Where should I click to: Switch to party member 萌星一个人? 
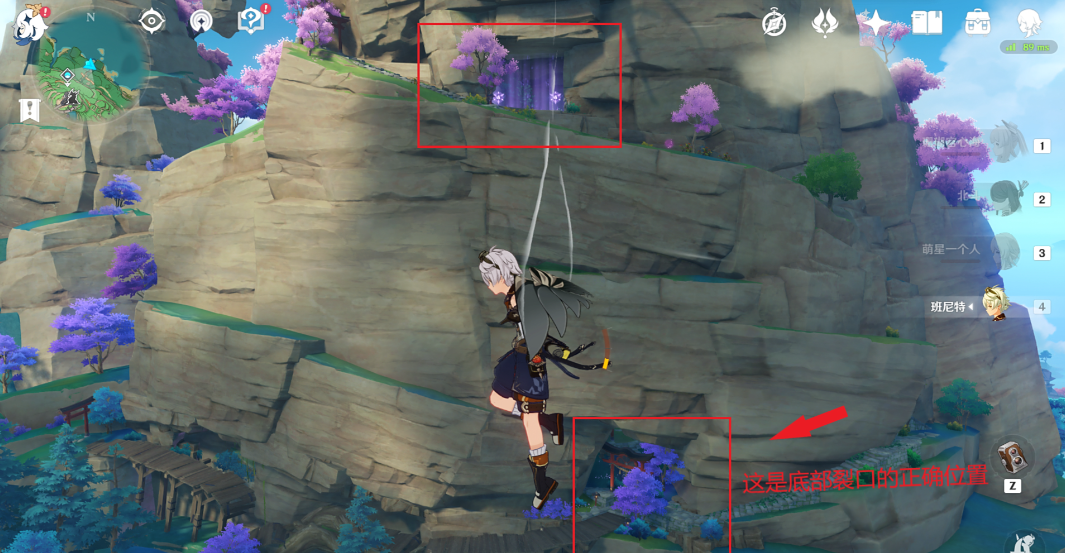(1006, 251)
